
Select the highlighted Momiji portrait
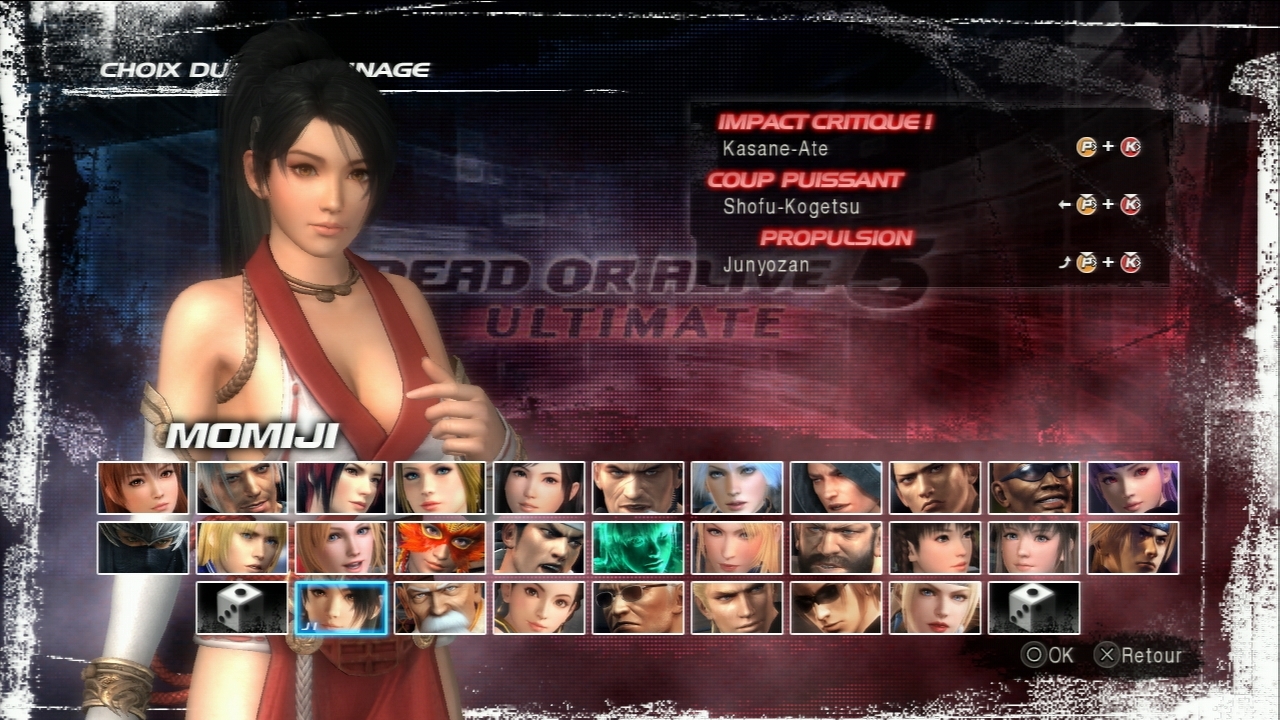(341, 608)
